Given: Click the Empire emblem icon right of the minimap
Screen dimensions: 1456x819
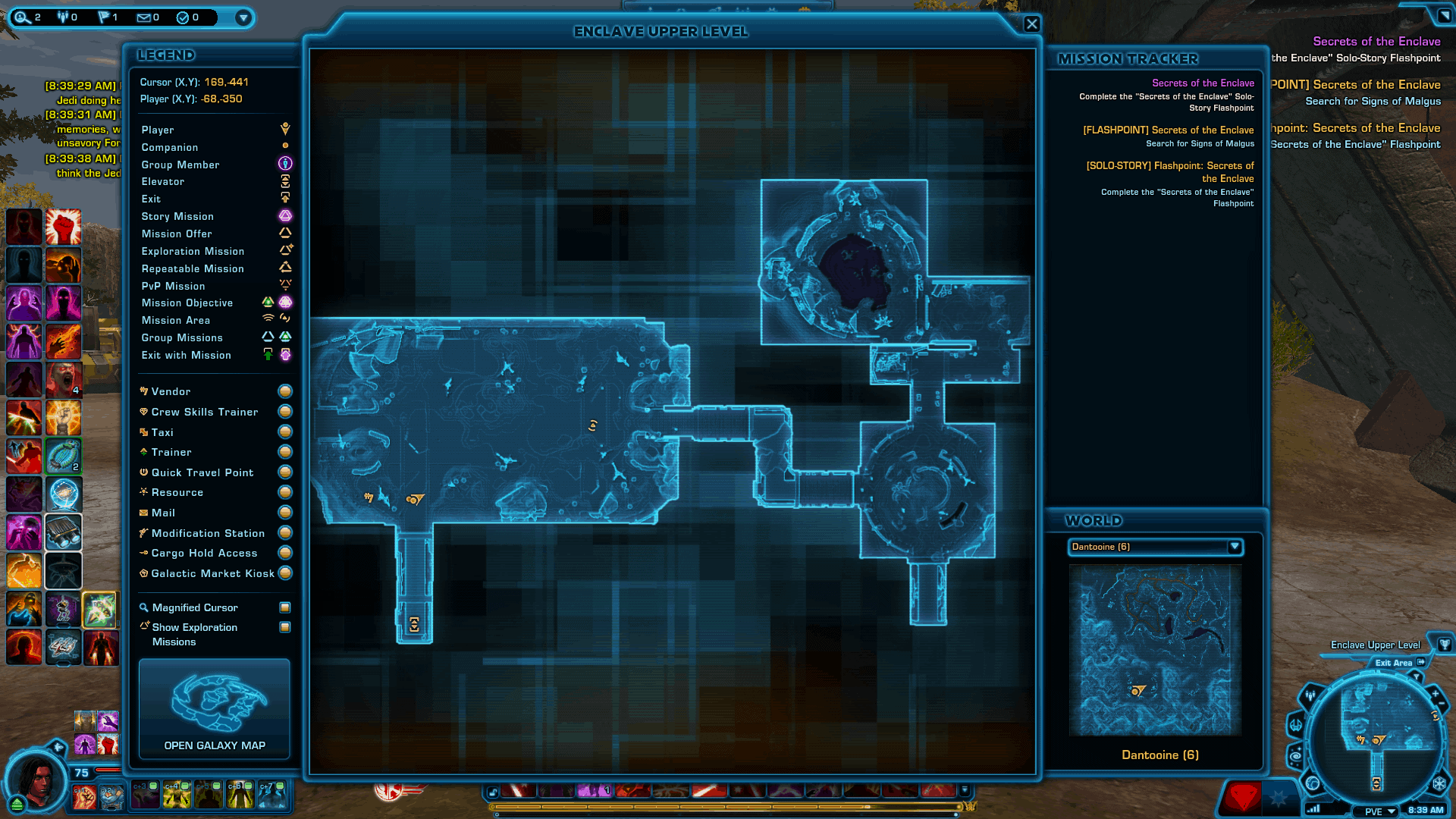Looking at the screenshot, I should tap(1441, 784).
